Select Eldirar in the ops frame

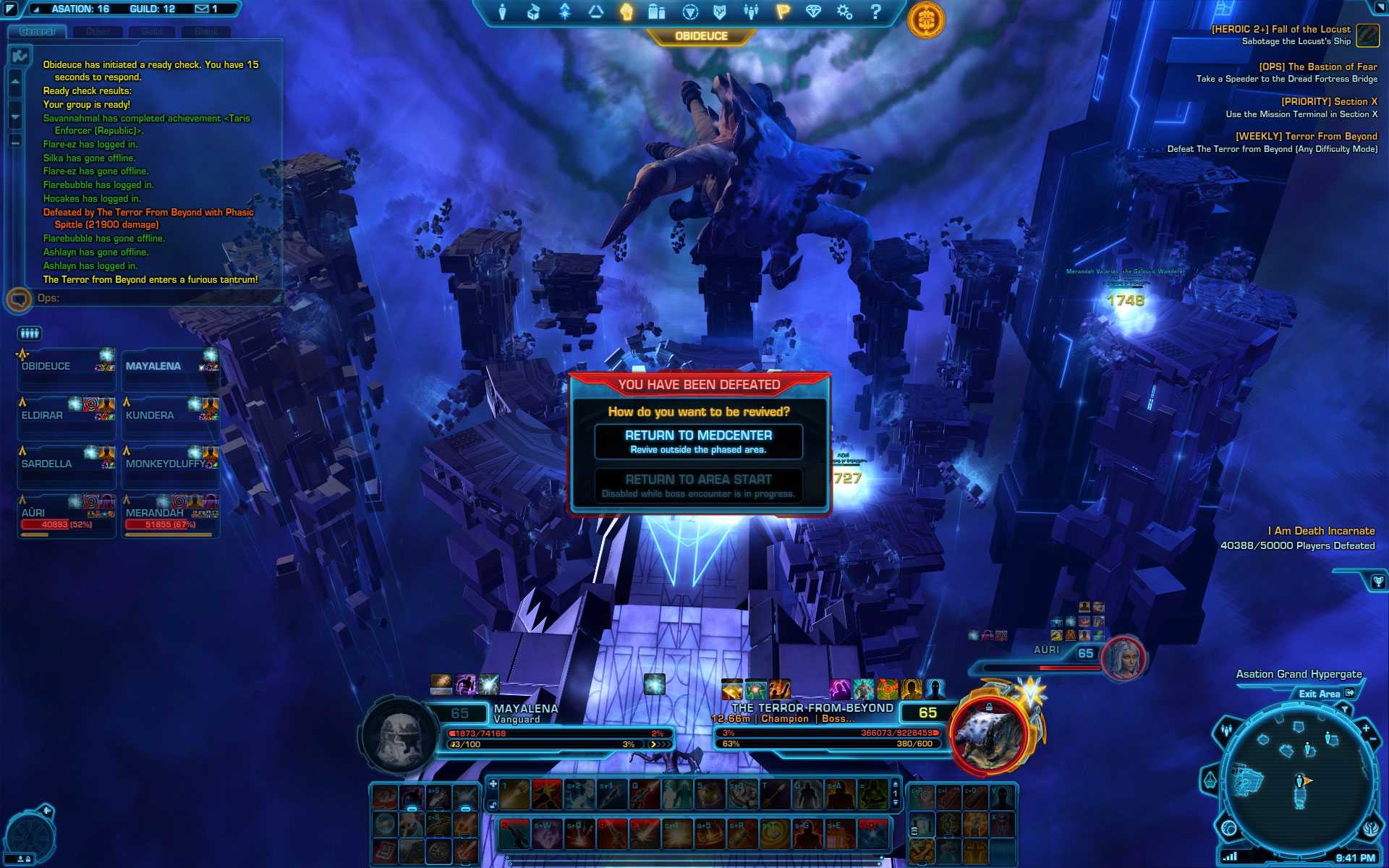point(67,415)
